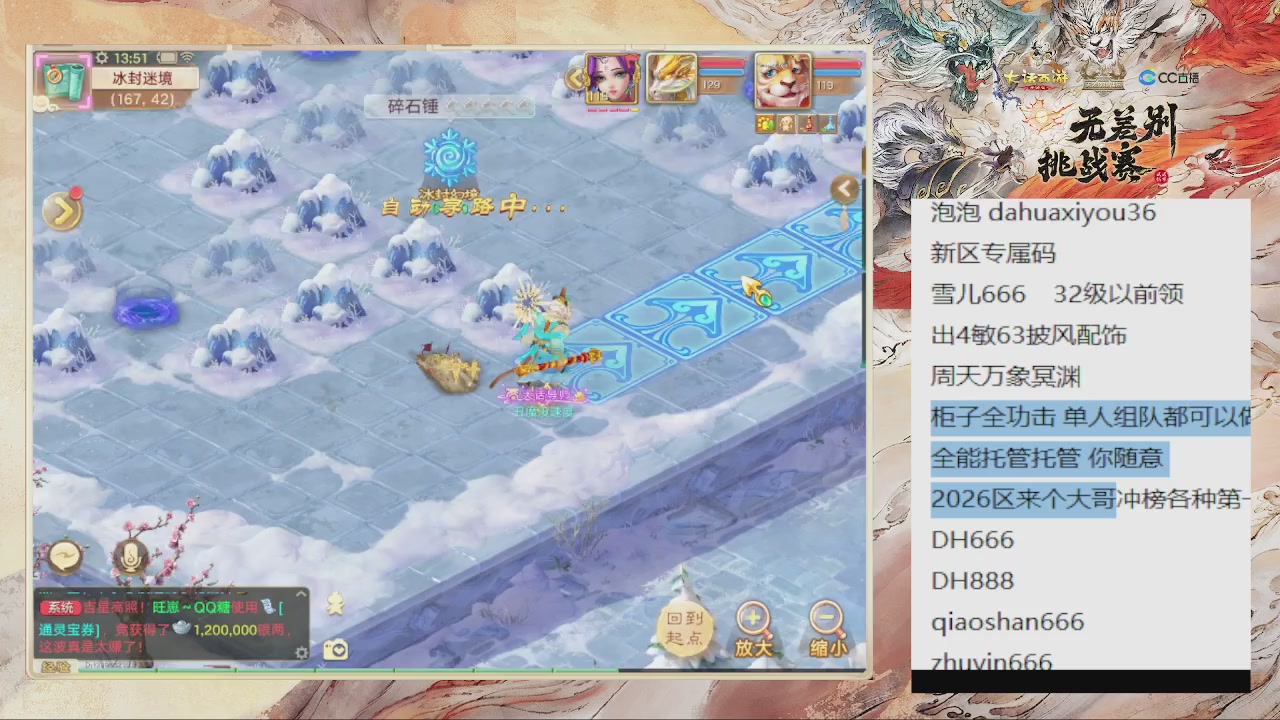Select the 经验 label on the experience bar

point(59,666)
